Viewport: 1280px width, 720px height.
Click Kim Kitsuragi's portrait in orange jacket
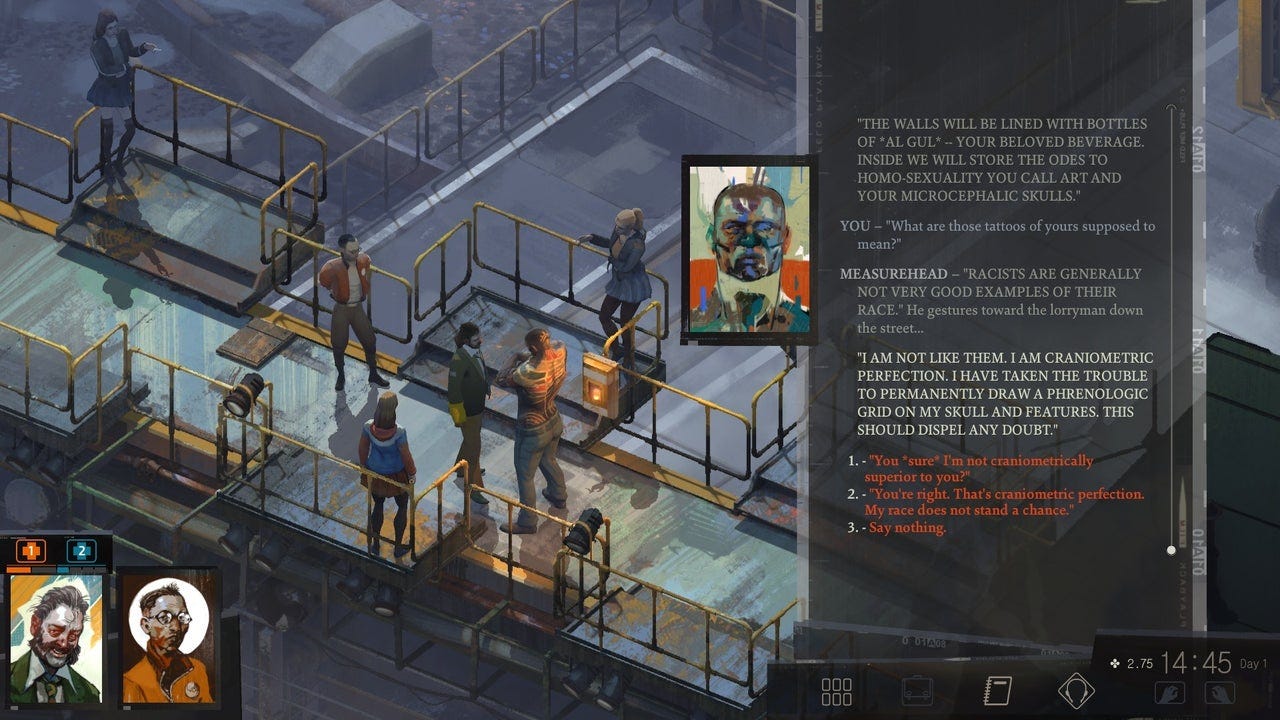coord(169,637)
